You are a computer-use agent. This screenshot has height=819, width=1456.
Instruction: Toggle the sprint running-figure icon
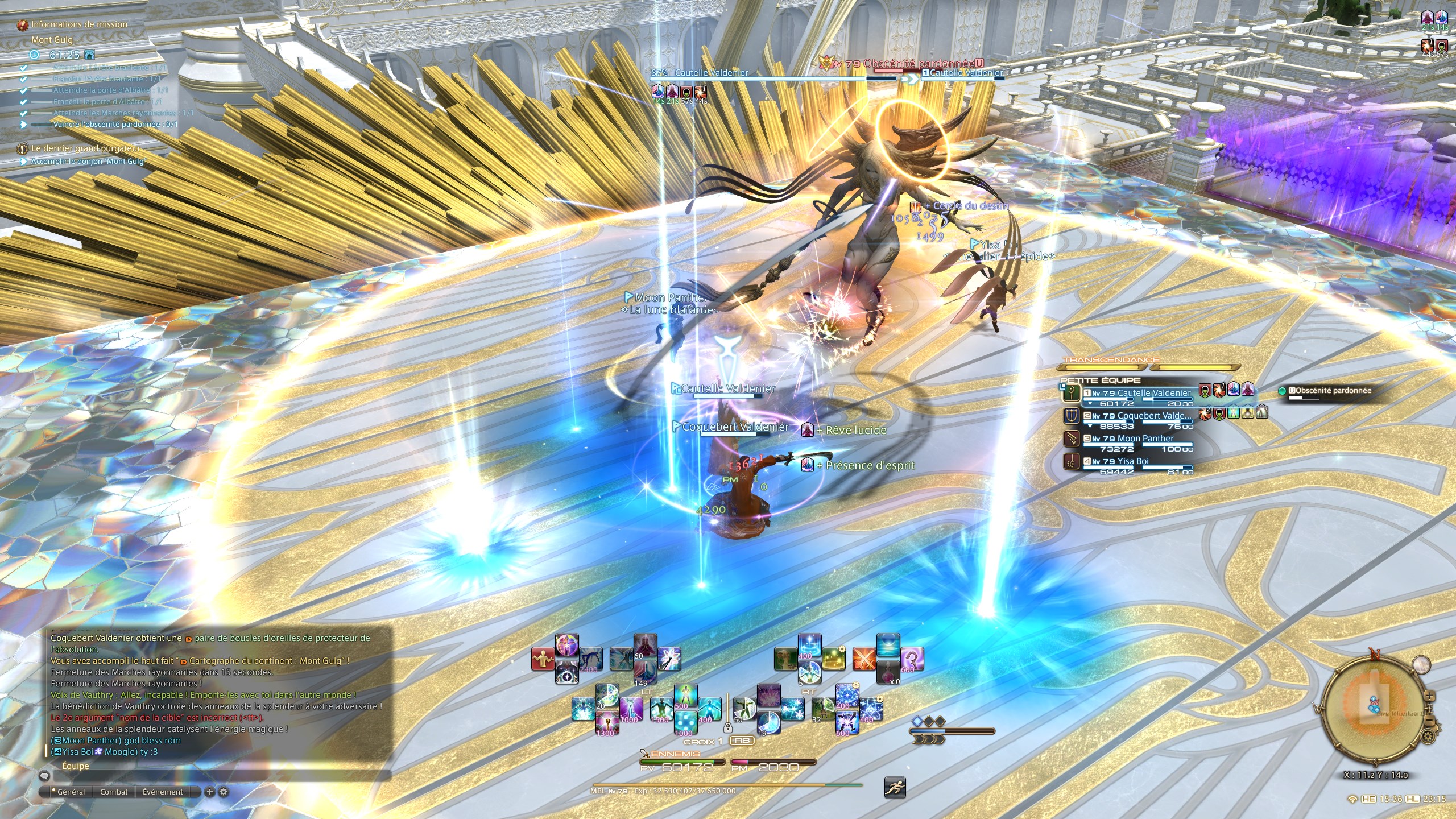click(895, 788)
